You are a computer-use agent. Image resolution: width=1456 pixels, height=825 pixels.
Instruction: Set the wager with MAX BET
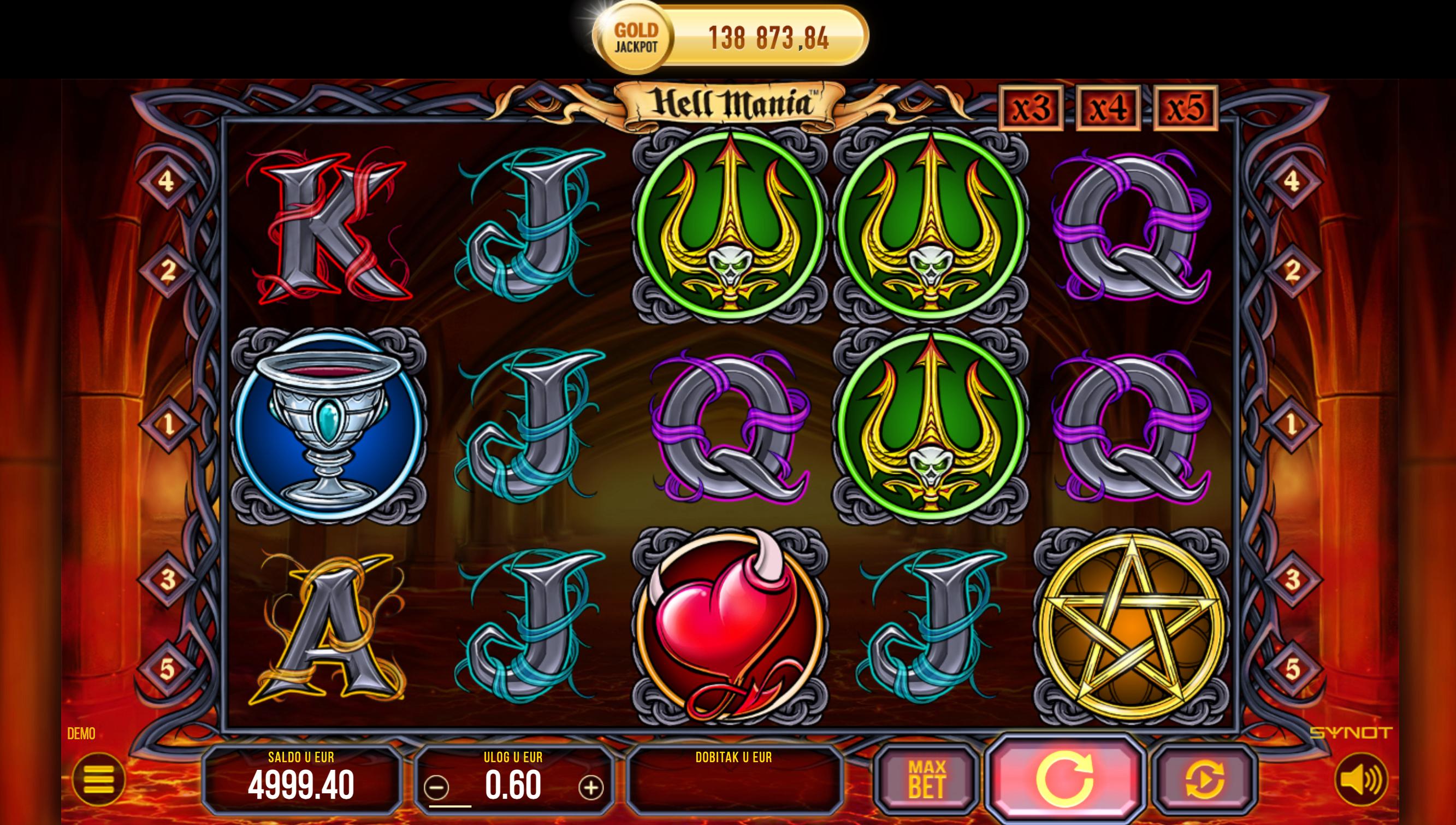coord(926,780)
